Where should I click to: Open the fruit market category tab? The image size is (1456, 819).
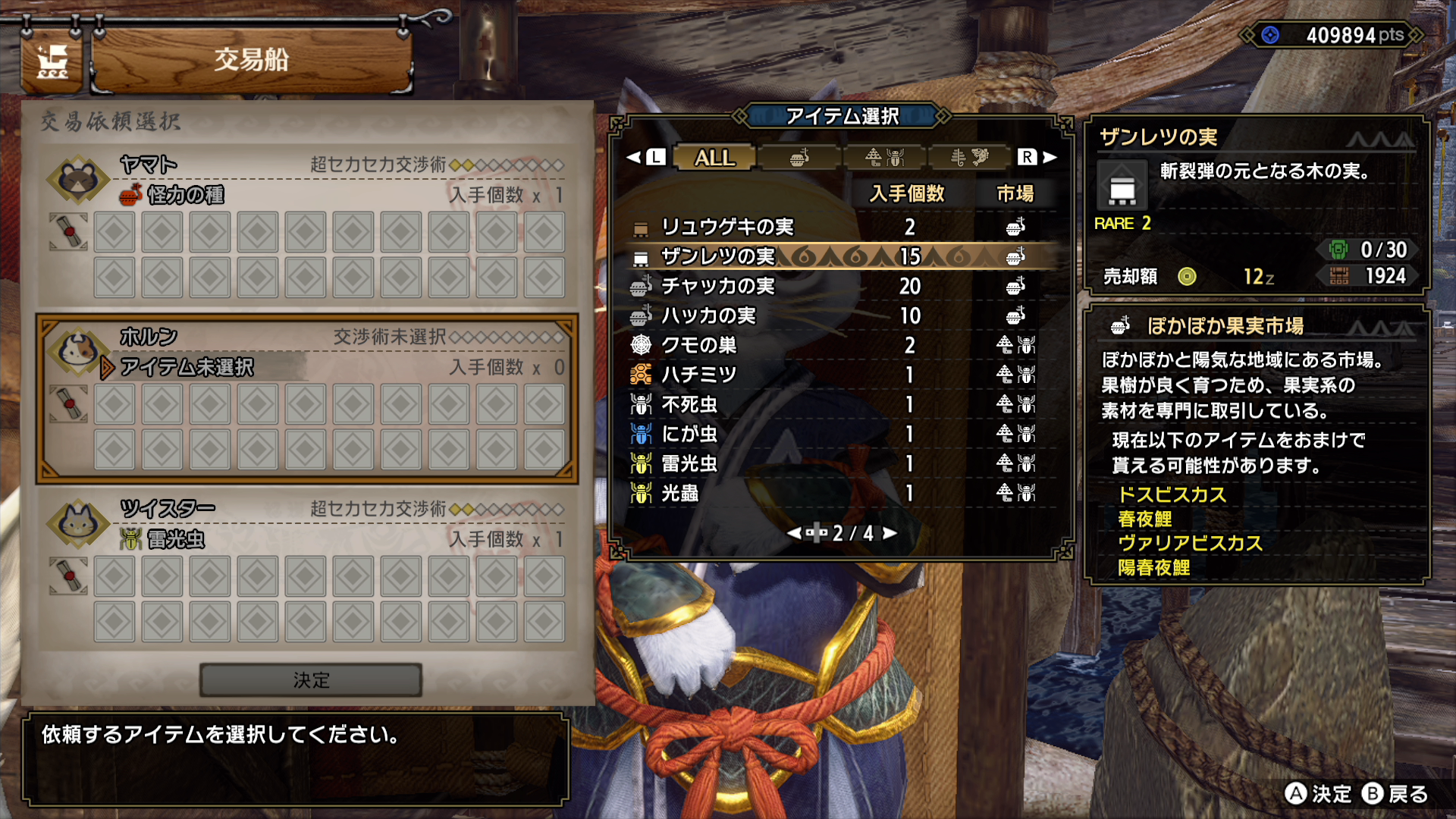click(799, 158)
